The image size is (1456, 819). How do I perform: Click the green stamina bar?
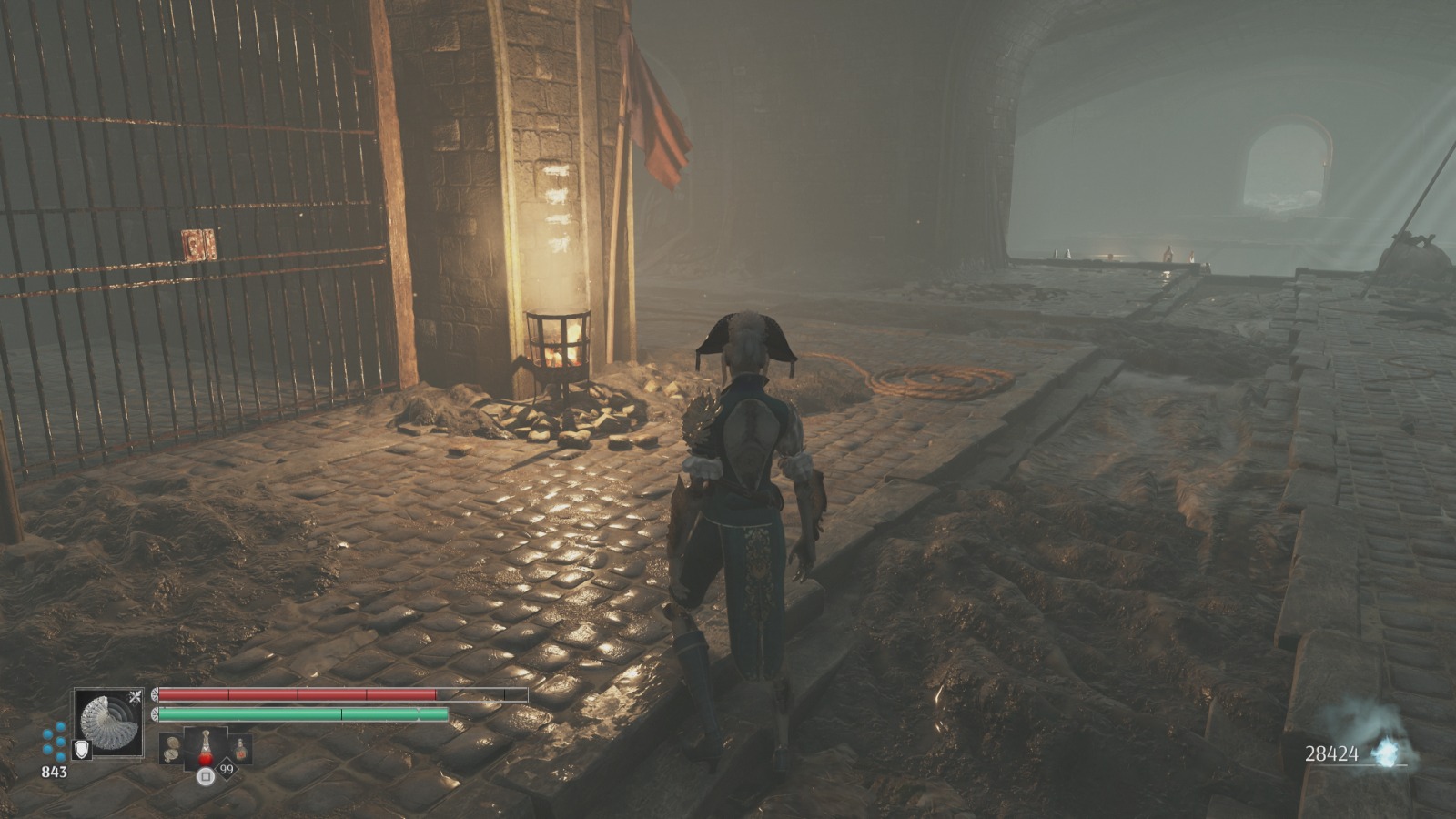[x=300, y=715]
